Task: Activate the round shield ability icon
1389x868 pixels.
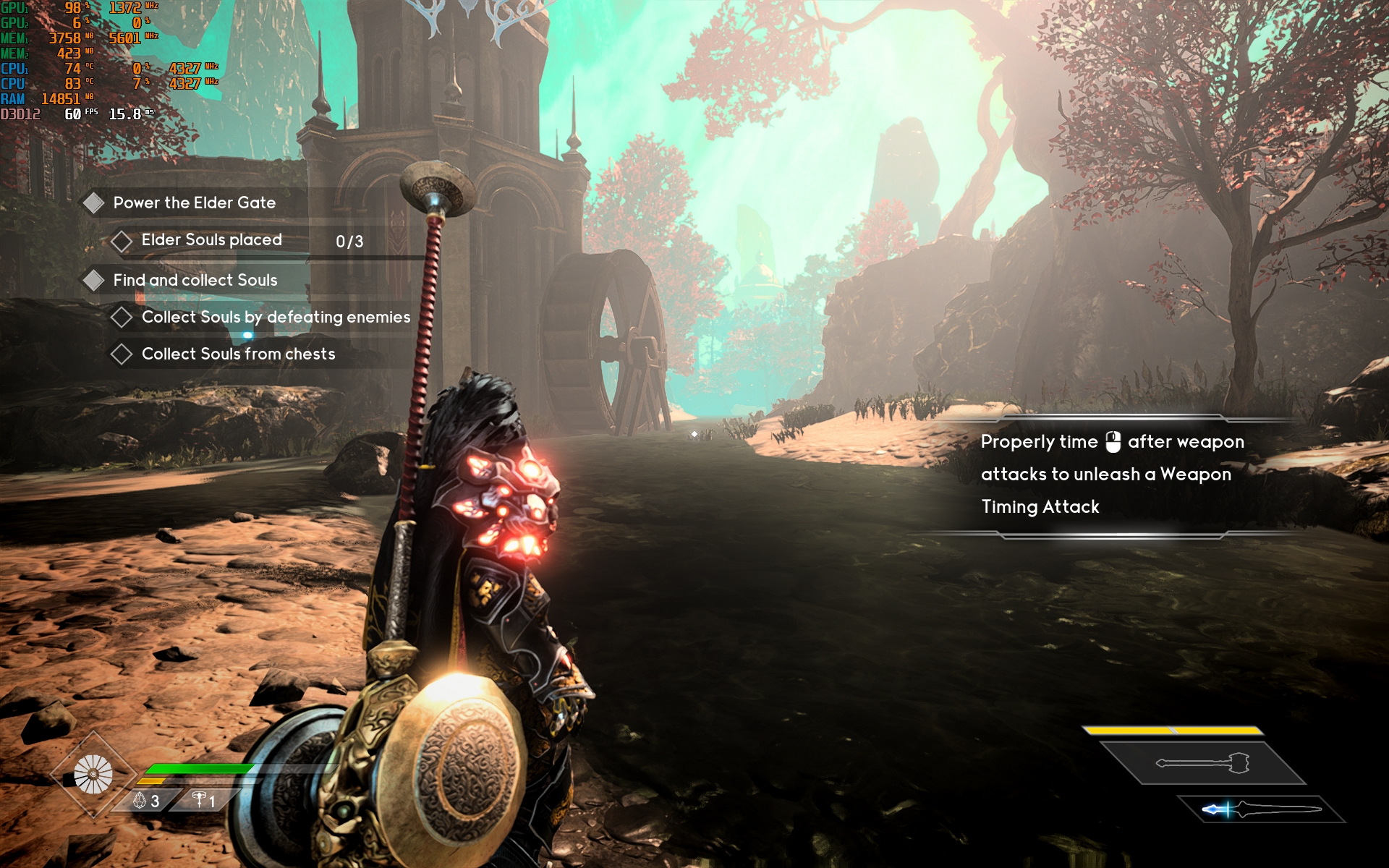Action: coord(93,774)
